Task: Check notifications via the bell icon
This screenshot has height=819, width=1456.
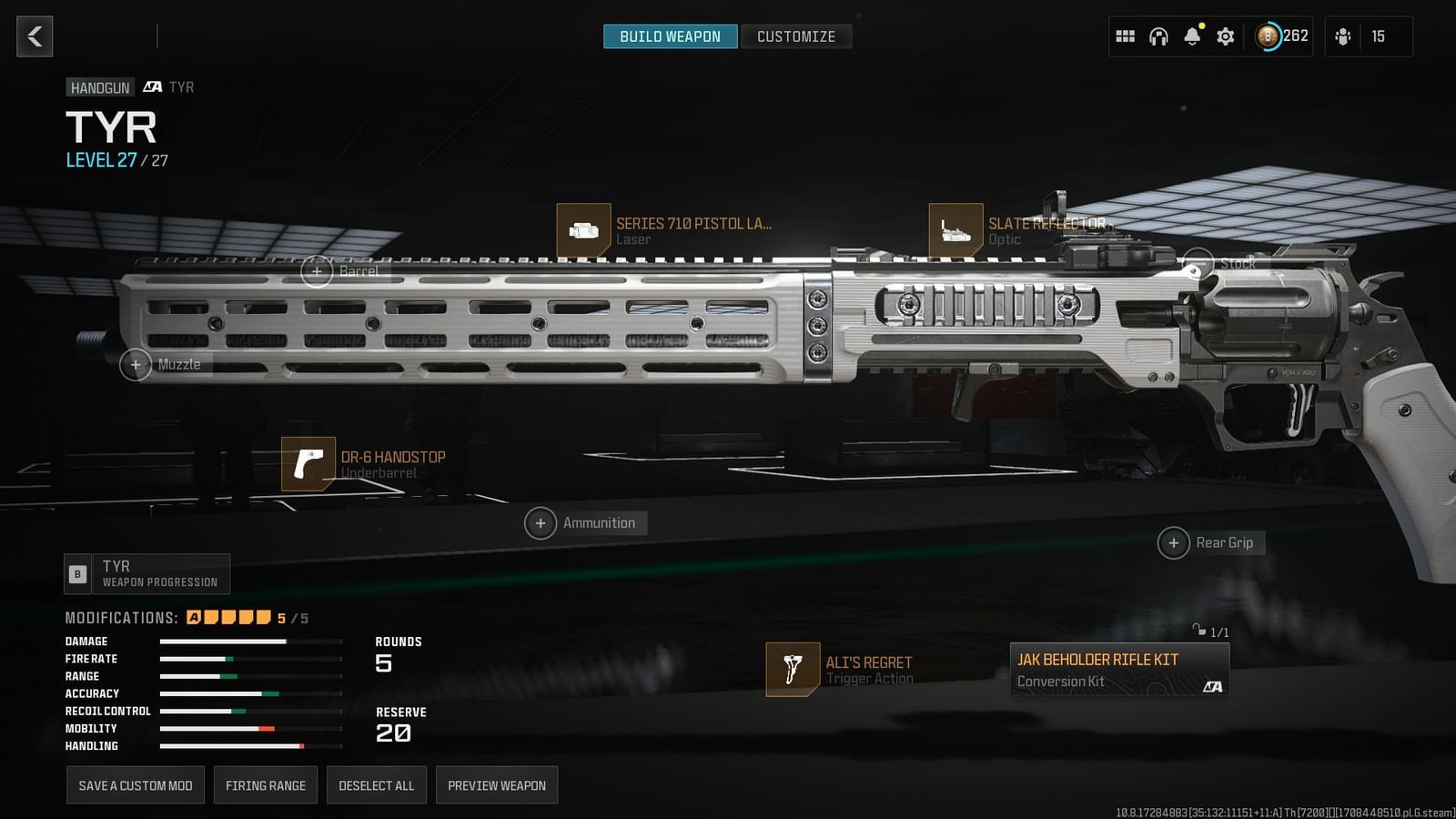Action: coord(1191,36)
